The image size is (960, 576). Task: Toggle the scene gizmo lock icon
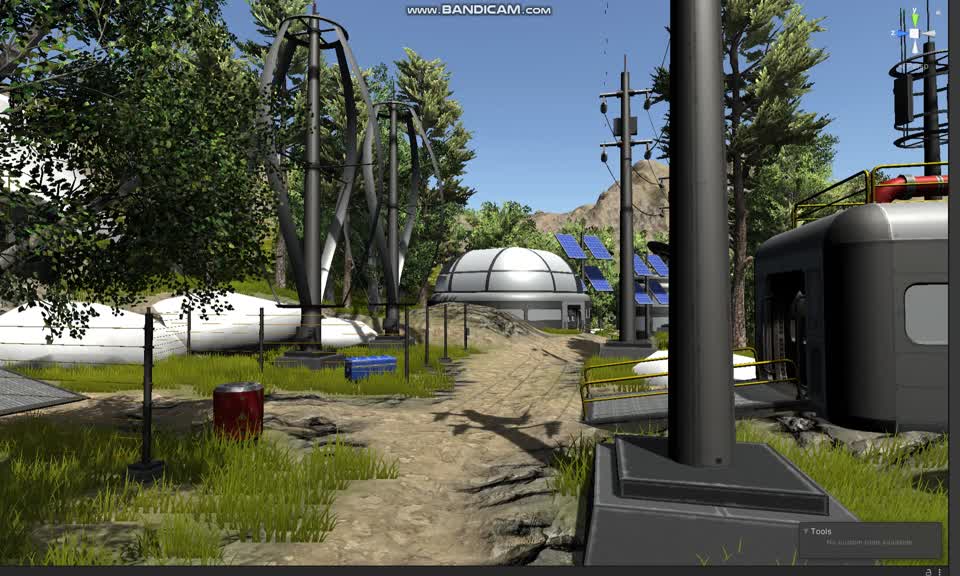coord(939,11)
